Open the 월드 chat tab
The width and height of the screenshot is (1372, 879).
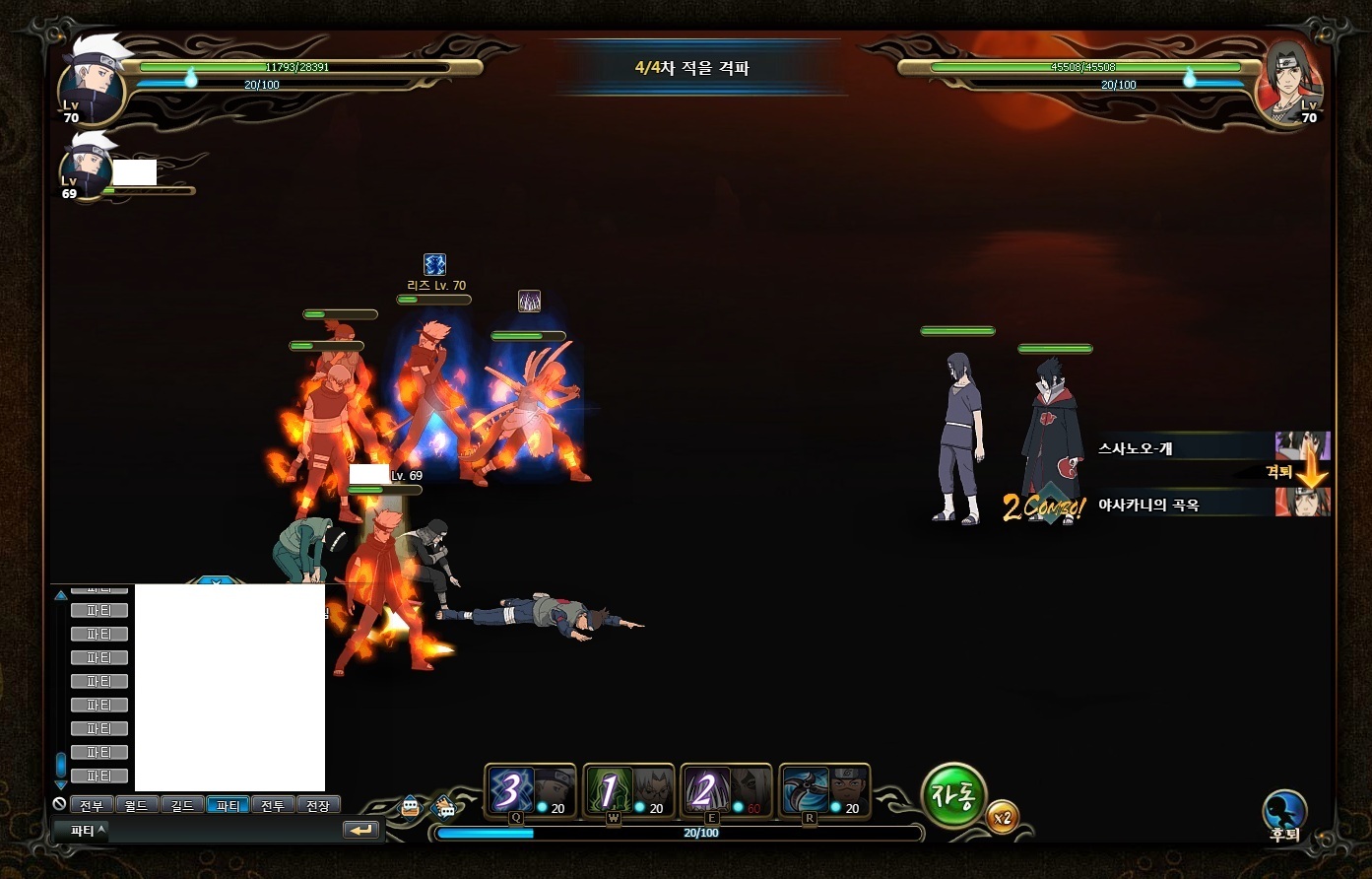tap(137, 805)
